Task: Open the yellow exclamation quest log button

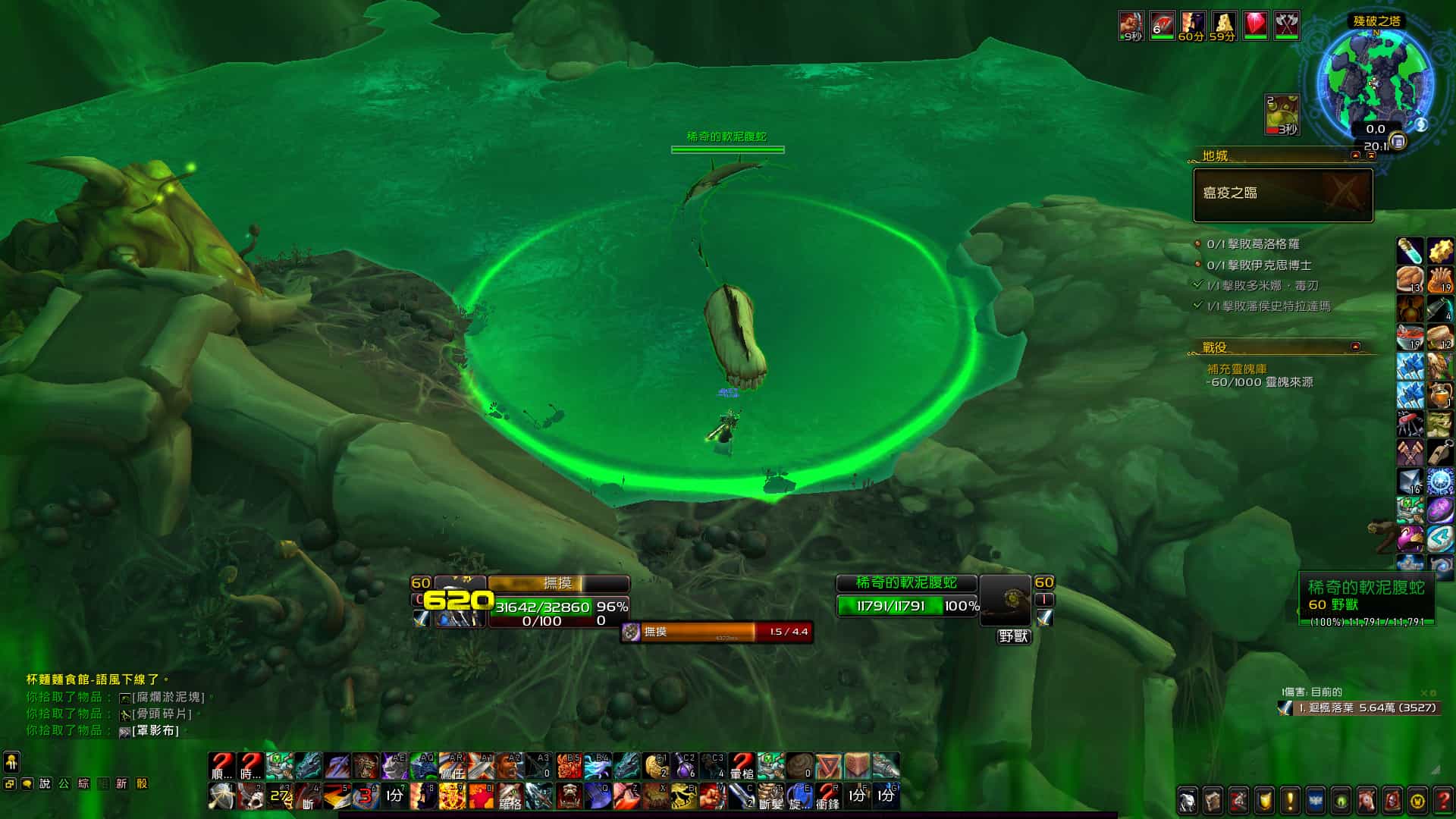Action: tap(1290, 801)
